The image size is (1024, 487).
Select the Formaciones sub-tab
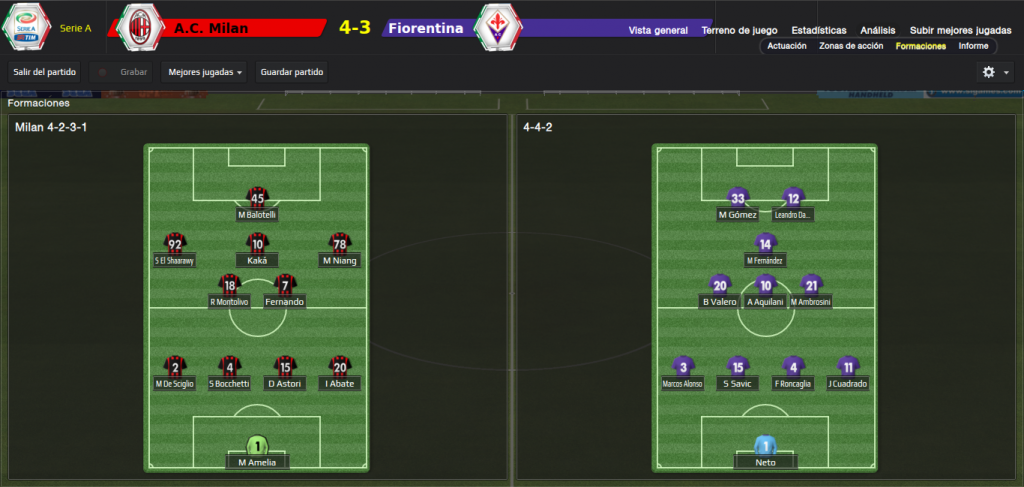(920, 46)
